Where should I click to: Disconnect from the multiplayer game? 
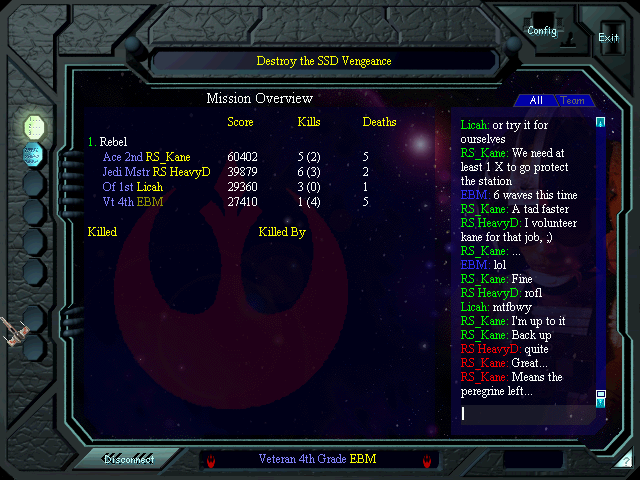point(130,460)
